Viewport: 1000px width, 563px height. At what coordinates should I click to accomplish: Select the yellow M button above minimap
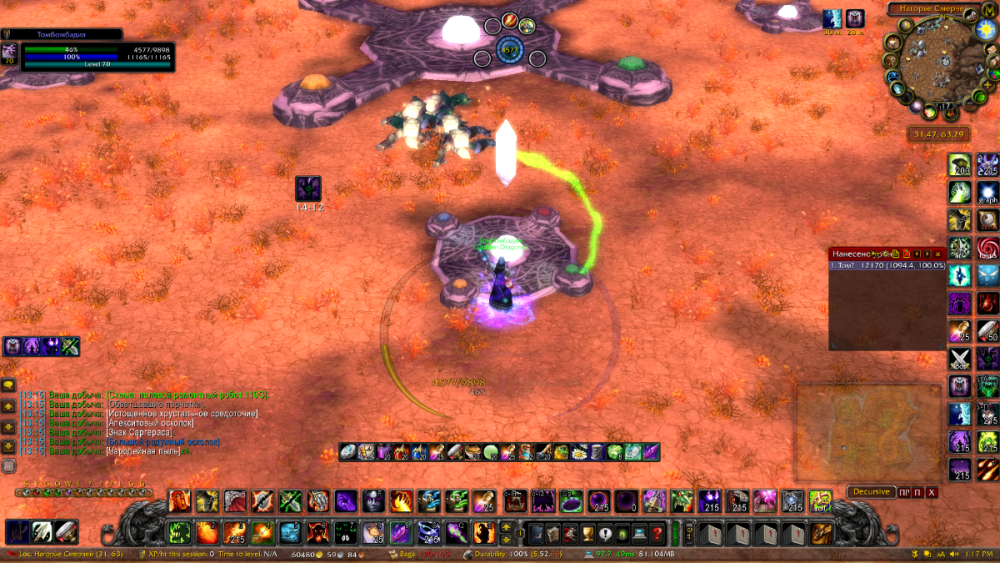(989, 9)
